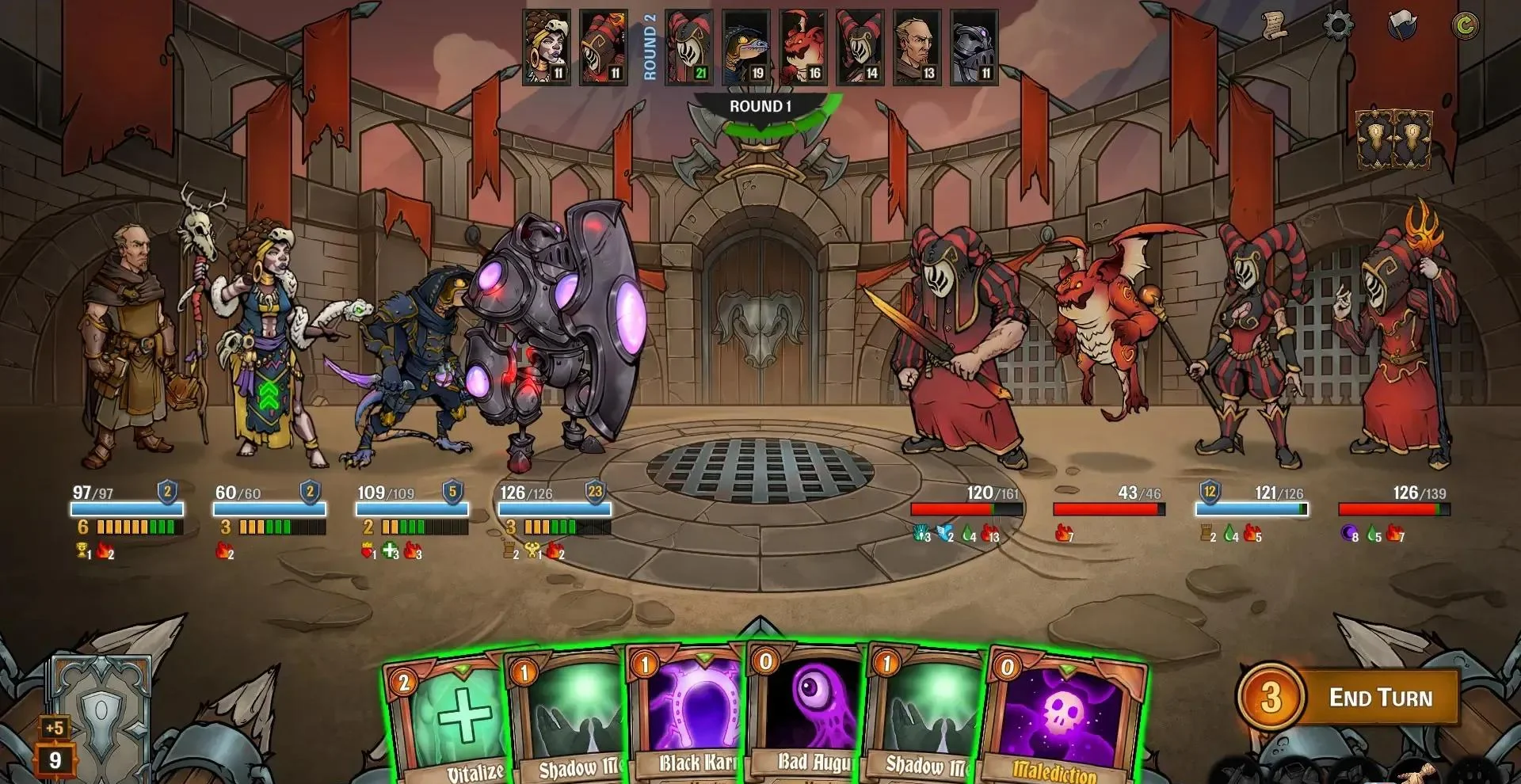Screen dimensions: 1521x784
Task: Open the pair of golden card backs
Action: point(1394,140)
